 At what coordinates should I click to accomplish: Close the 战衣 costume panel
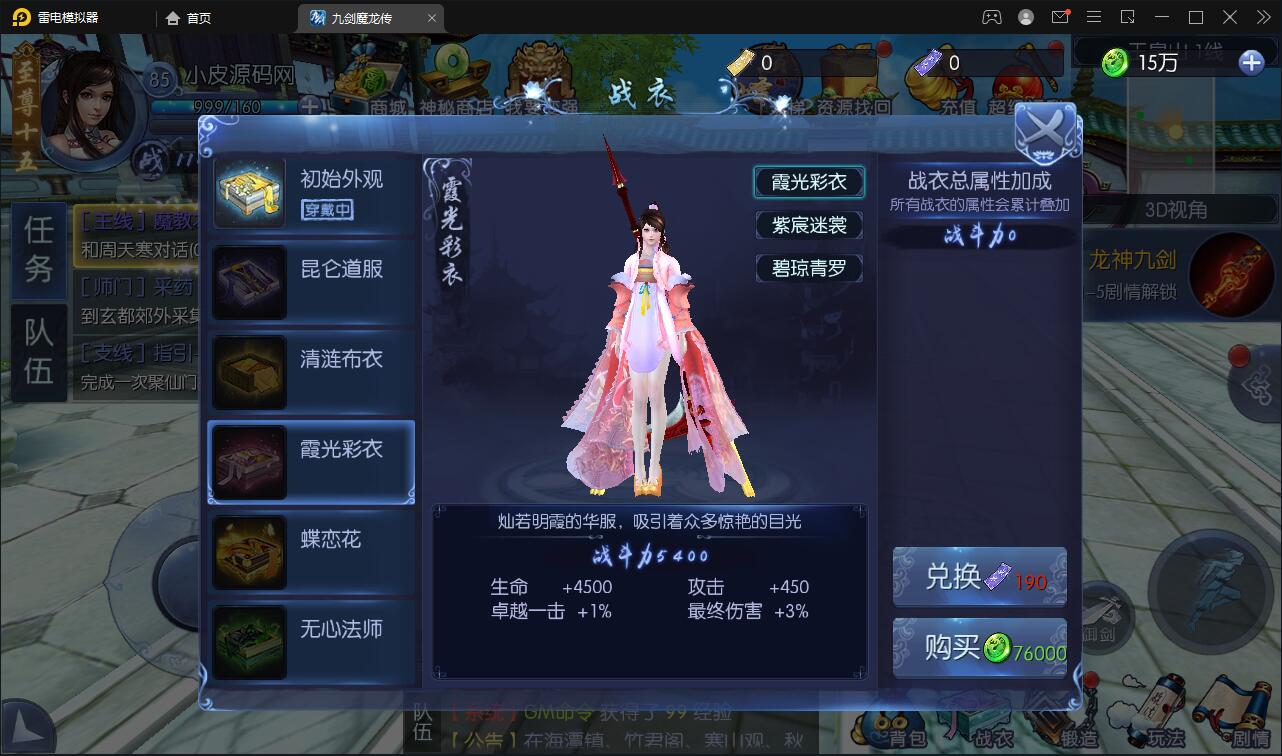(x=1045, y=133)
